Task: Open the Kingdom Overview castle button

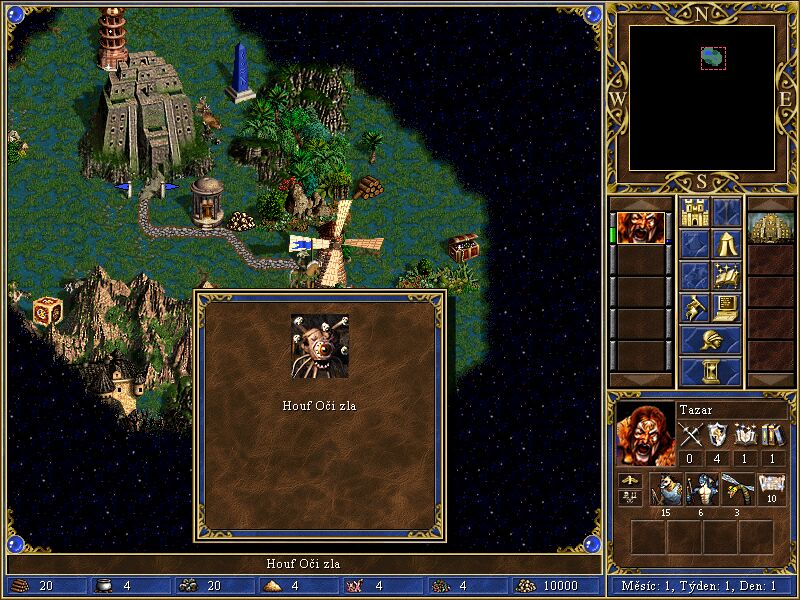Action: click(694, 212)
